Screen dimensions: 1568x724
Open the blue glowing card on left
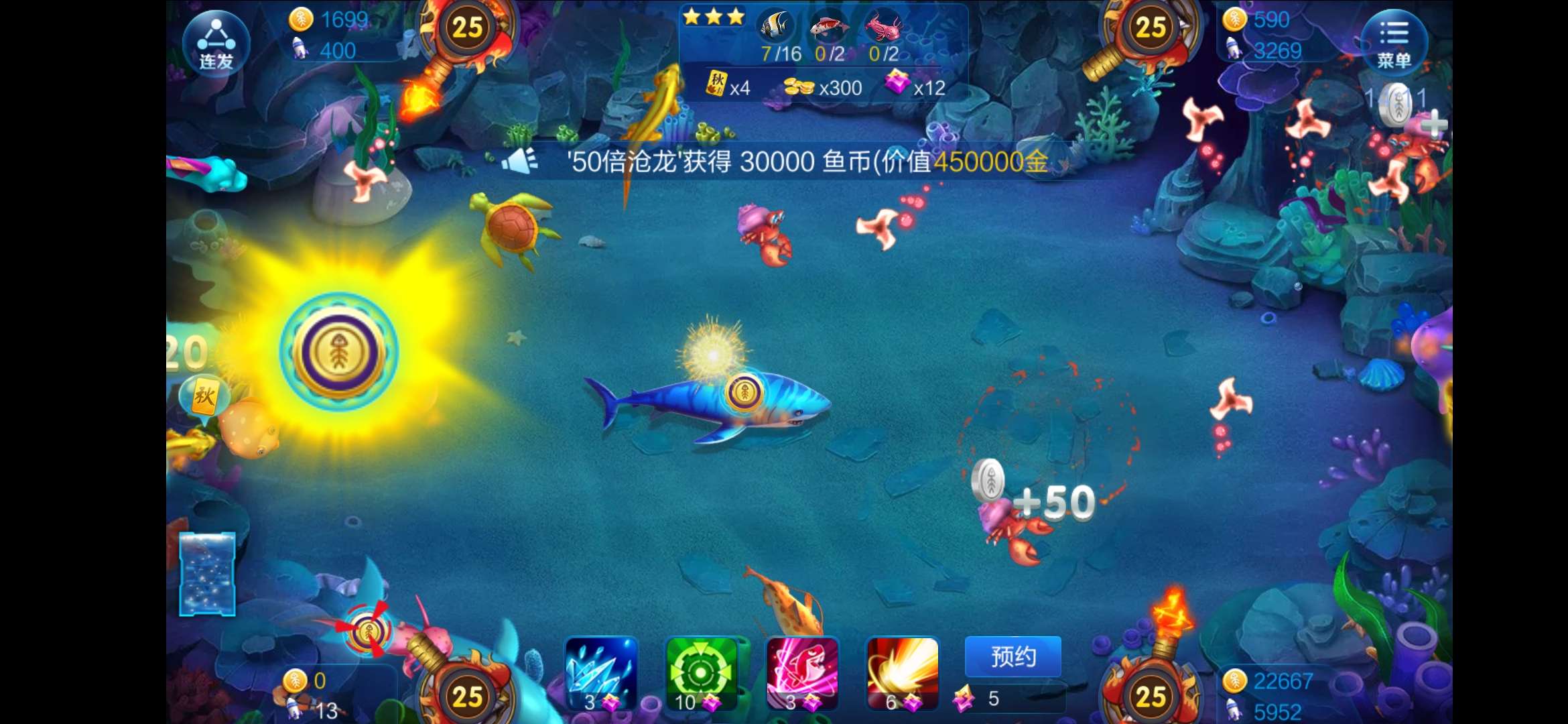click(x=207, y=574)
